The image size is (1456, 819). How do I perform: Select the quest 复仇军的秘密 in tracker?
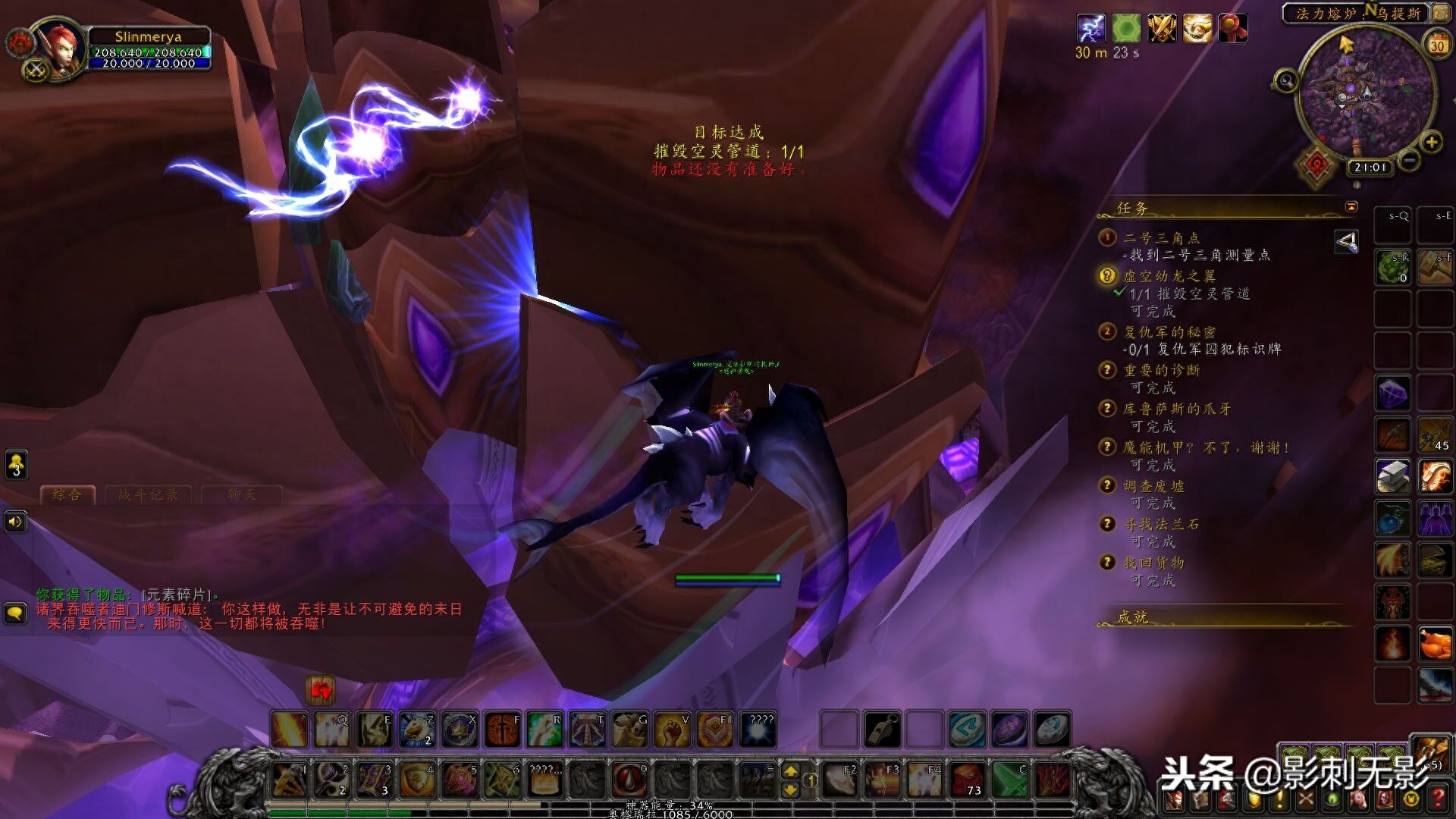pyautogui.click(x=1169, y=332)
